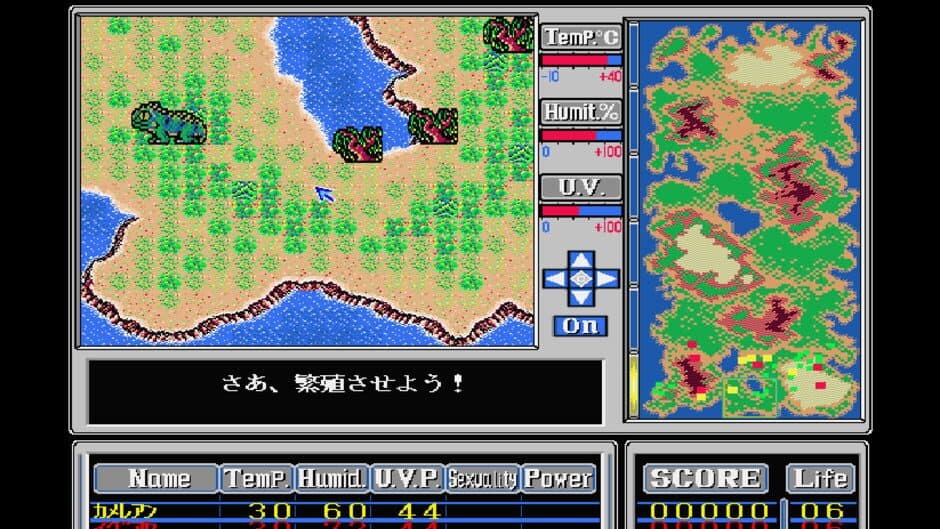Choose the U.V. button
940x529 pixels.
[x=581, y=188]
